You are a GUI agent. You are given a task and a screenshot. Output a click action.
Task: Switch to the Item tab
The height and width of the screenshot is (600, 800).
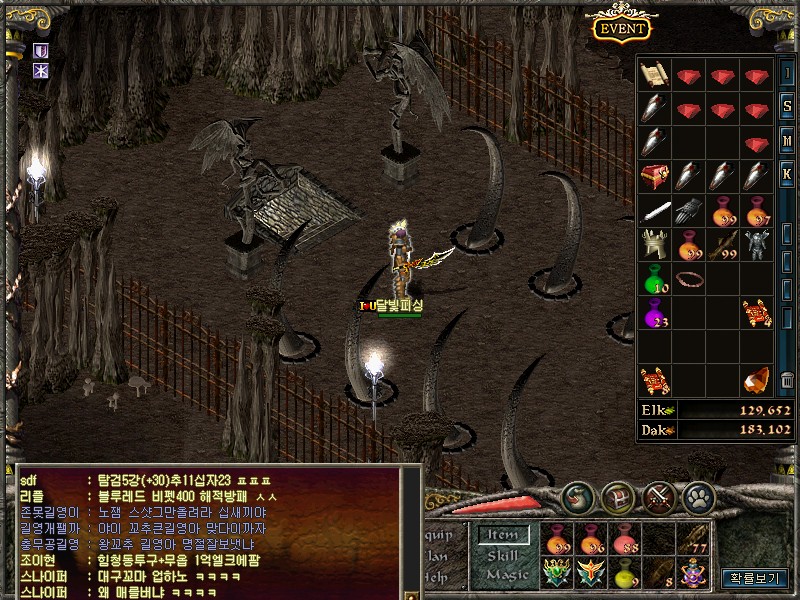(x=503, y=536)
